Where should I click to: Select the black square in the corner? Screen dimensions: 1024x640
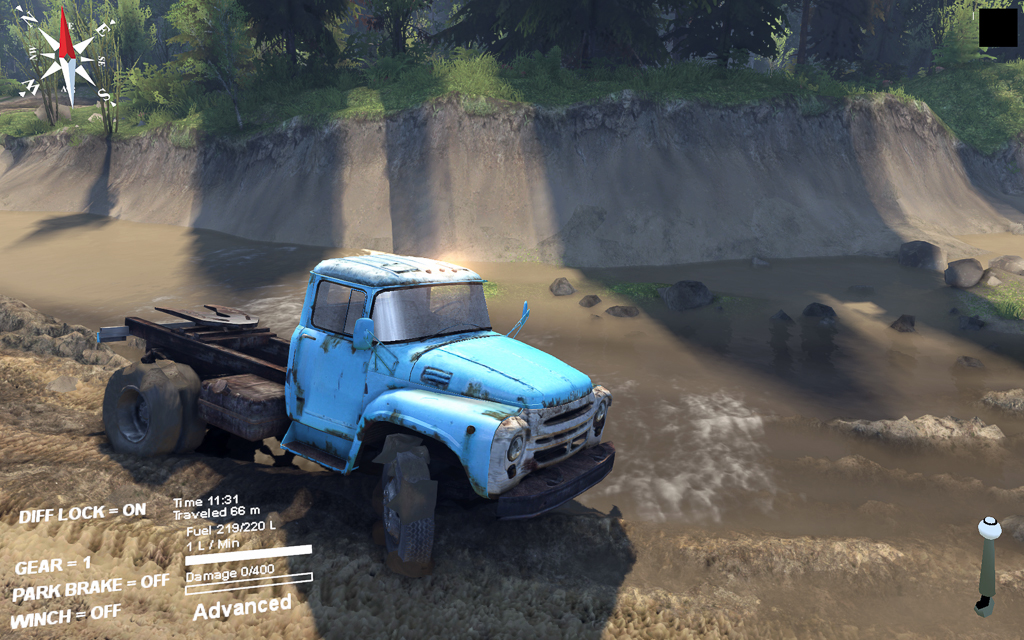tap(998, 28)
